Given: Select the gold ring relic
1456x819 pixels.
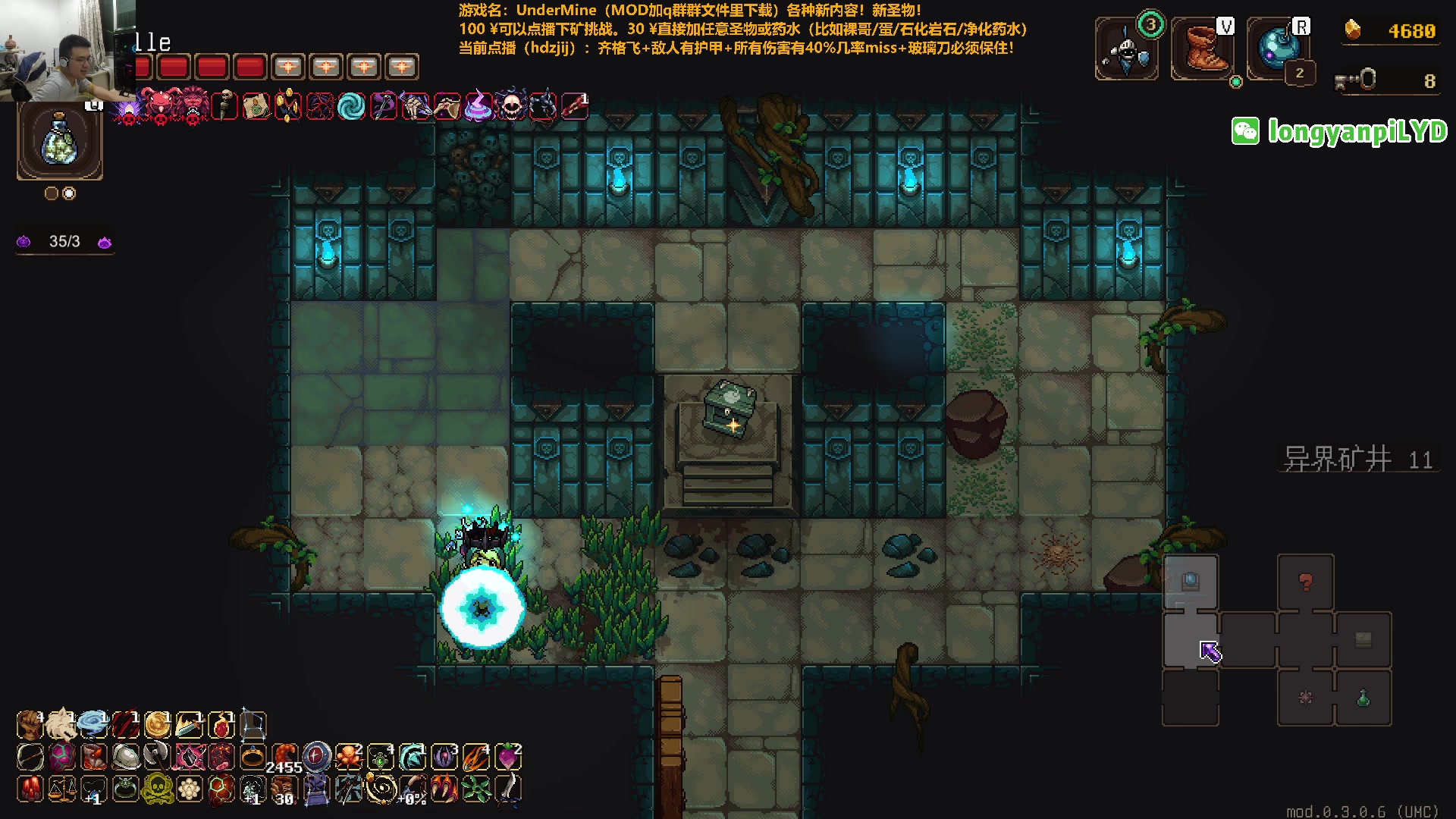Looking at the screenshot, I should 253,757.
